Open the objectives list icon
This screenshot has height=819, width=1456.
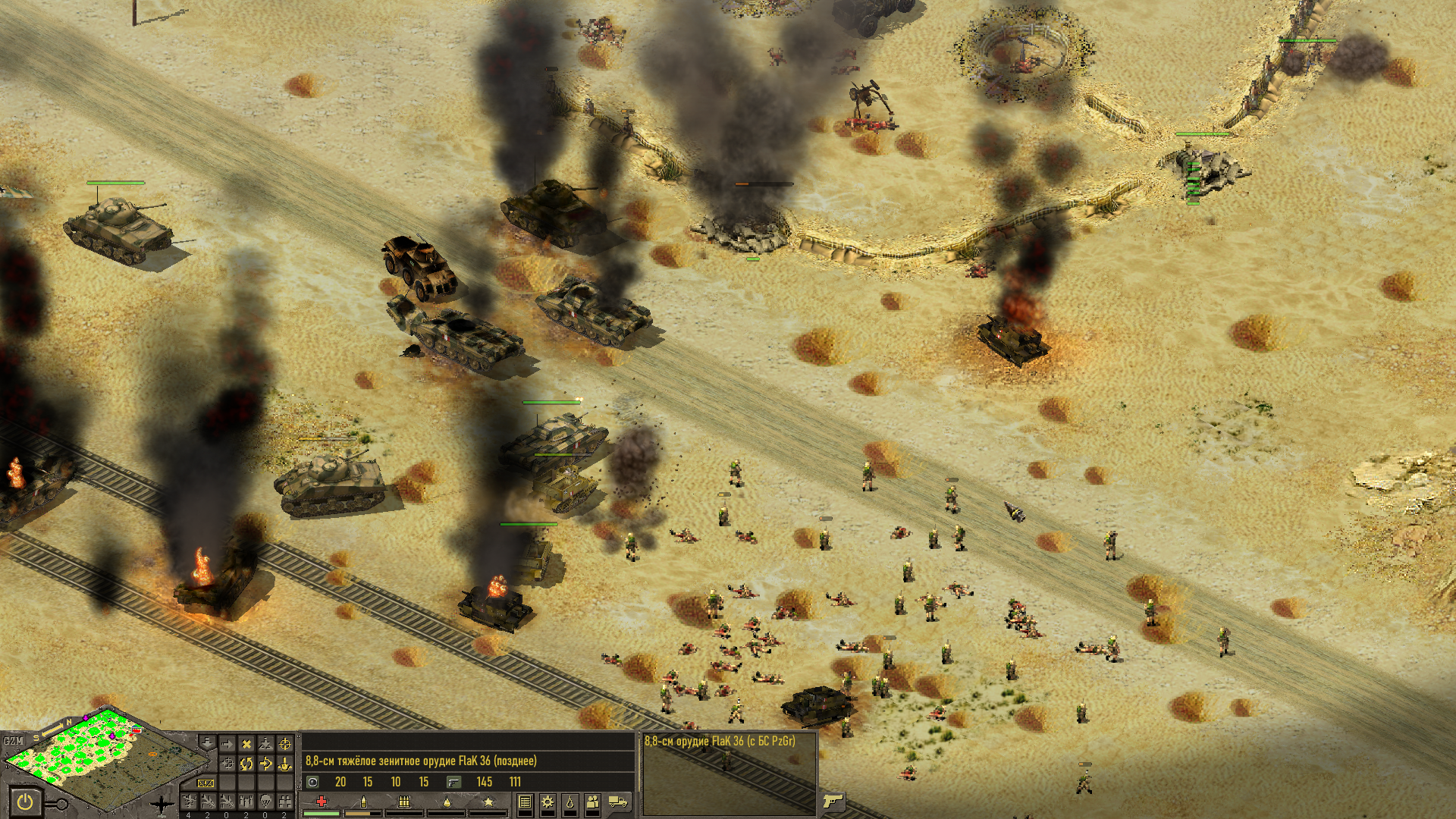524,802
